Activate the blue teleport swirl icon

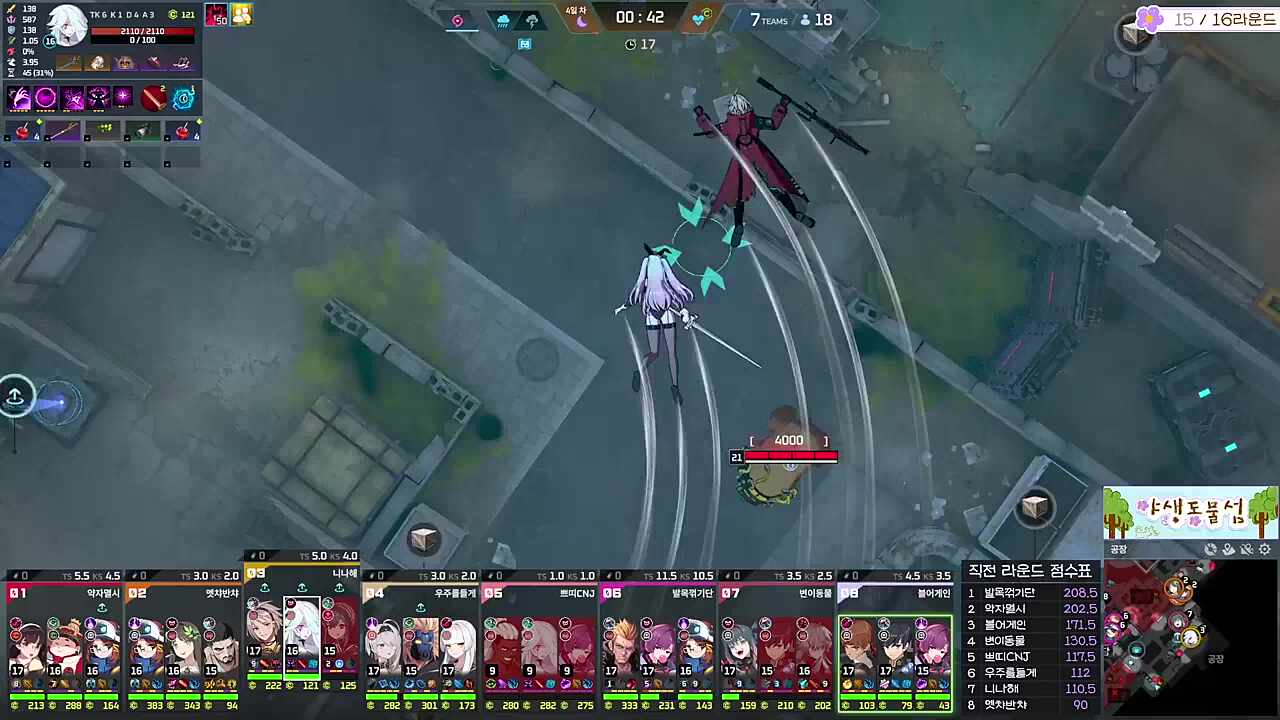click(183, 97)
